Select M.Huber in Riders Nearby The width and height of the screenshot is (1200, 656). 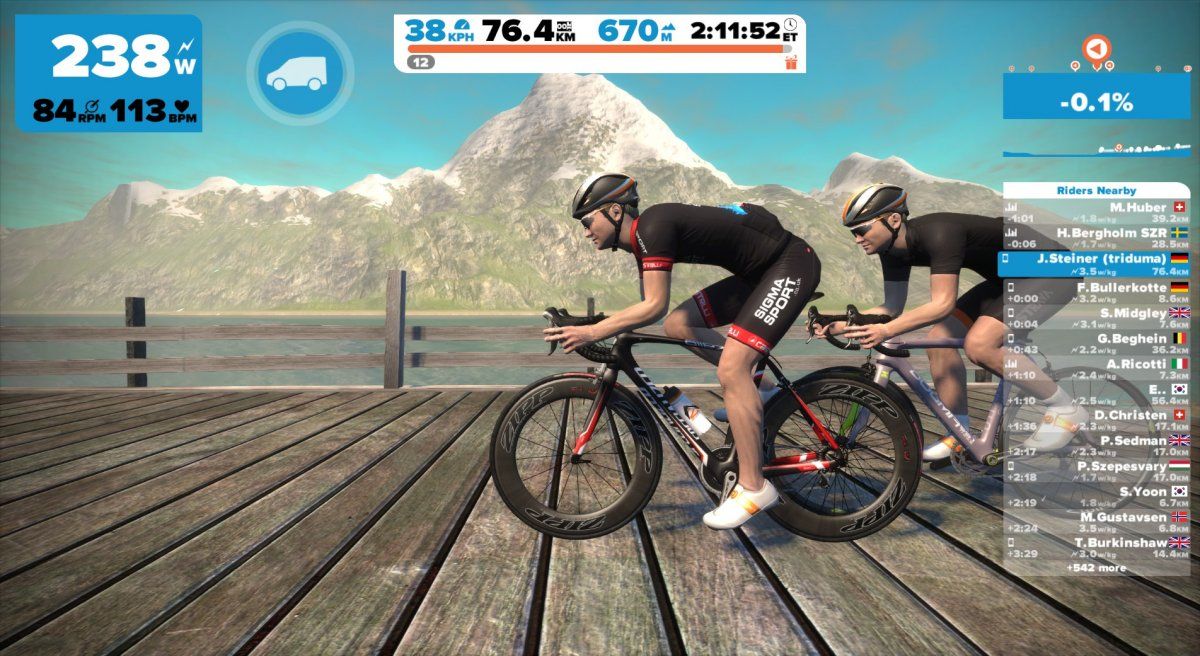pos(1097,212)
